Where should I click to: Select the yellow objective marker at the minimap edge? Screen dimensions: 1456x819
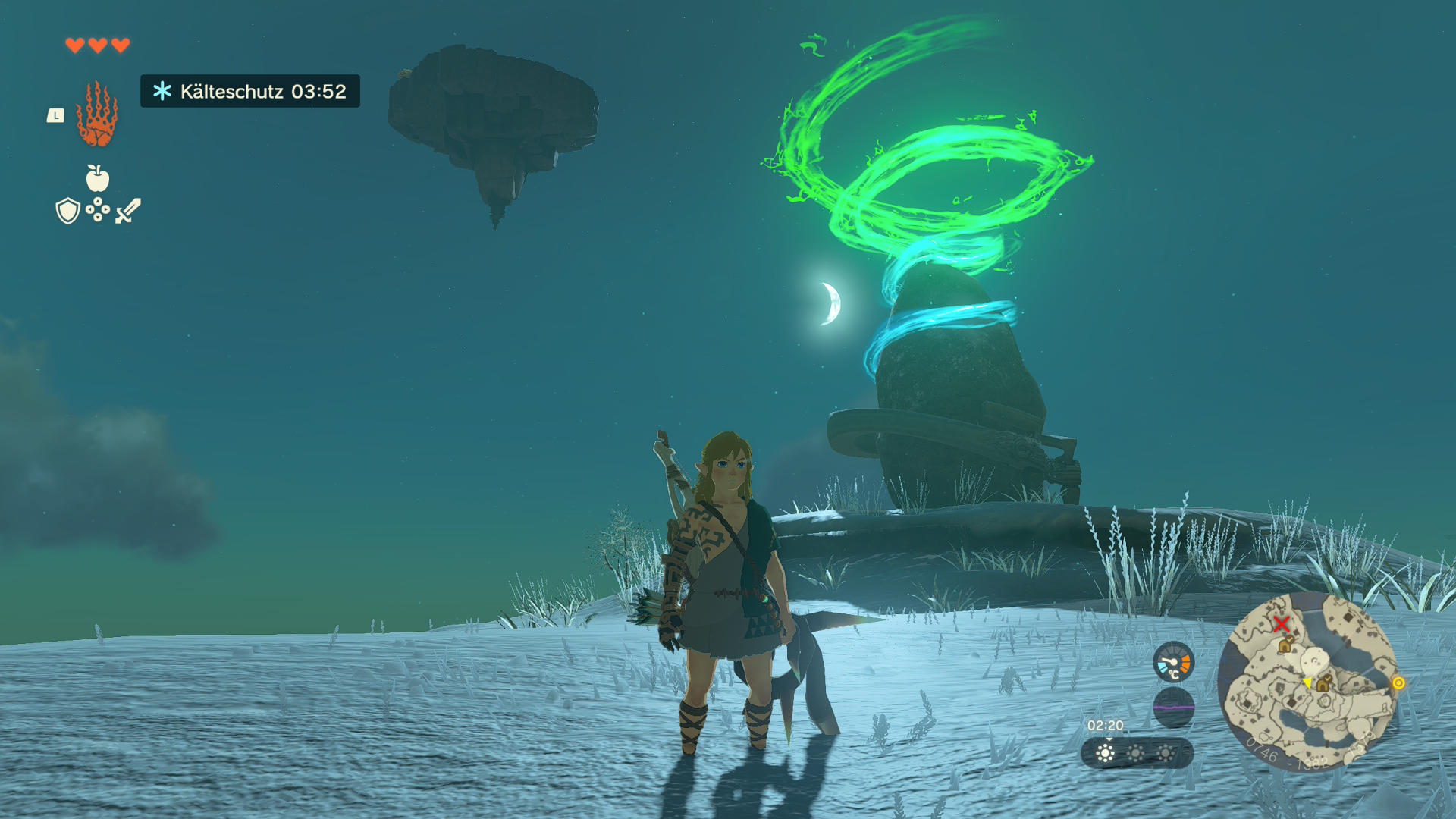[x=1398, y=683]
